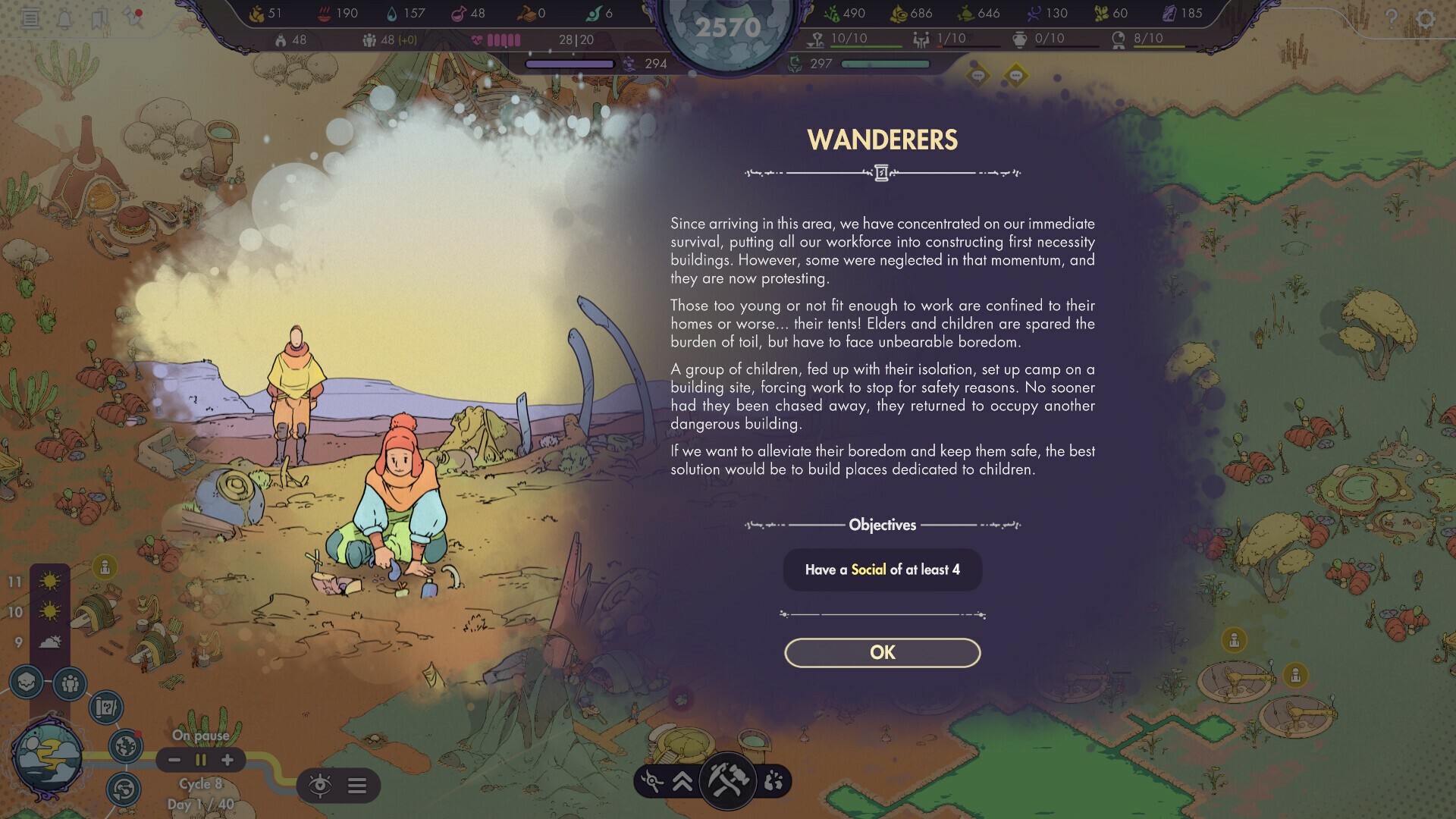
Task: Open the gear settings menu
Action: (x=1426, y=18)
